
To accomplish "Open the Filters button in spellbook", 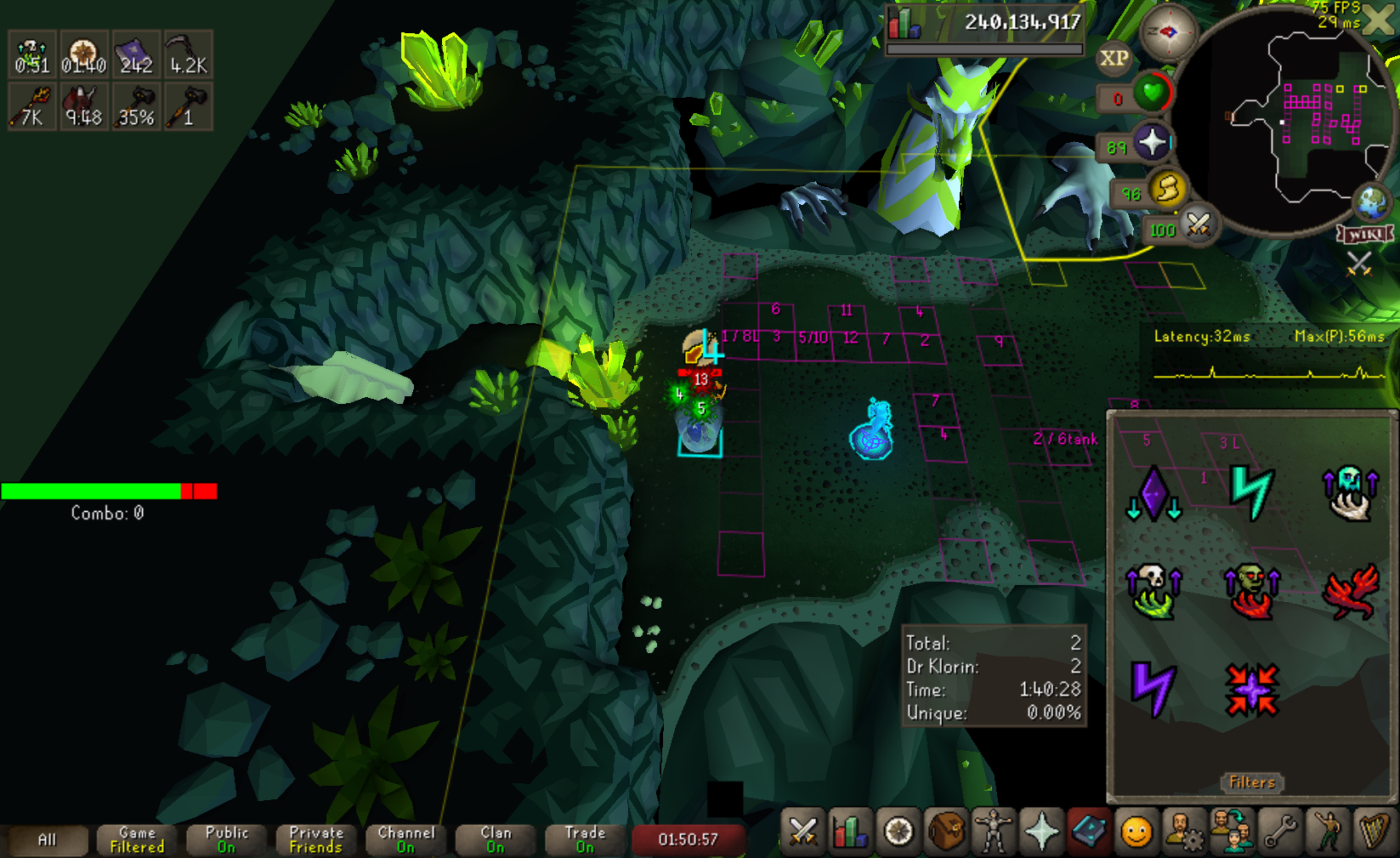I will click(1252, 781).
